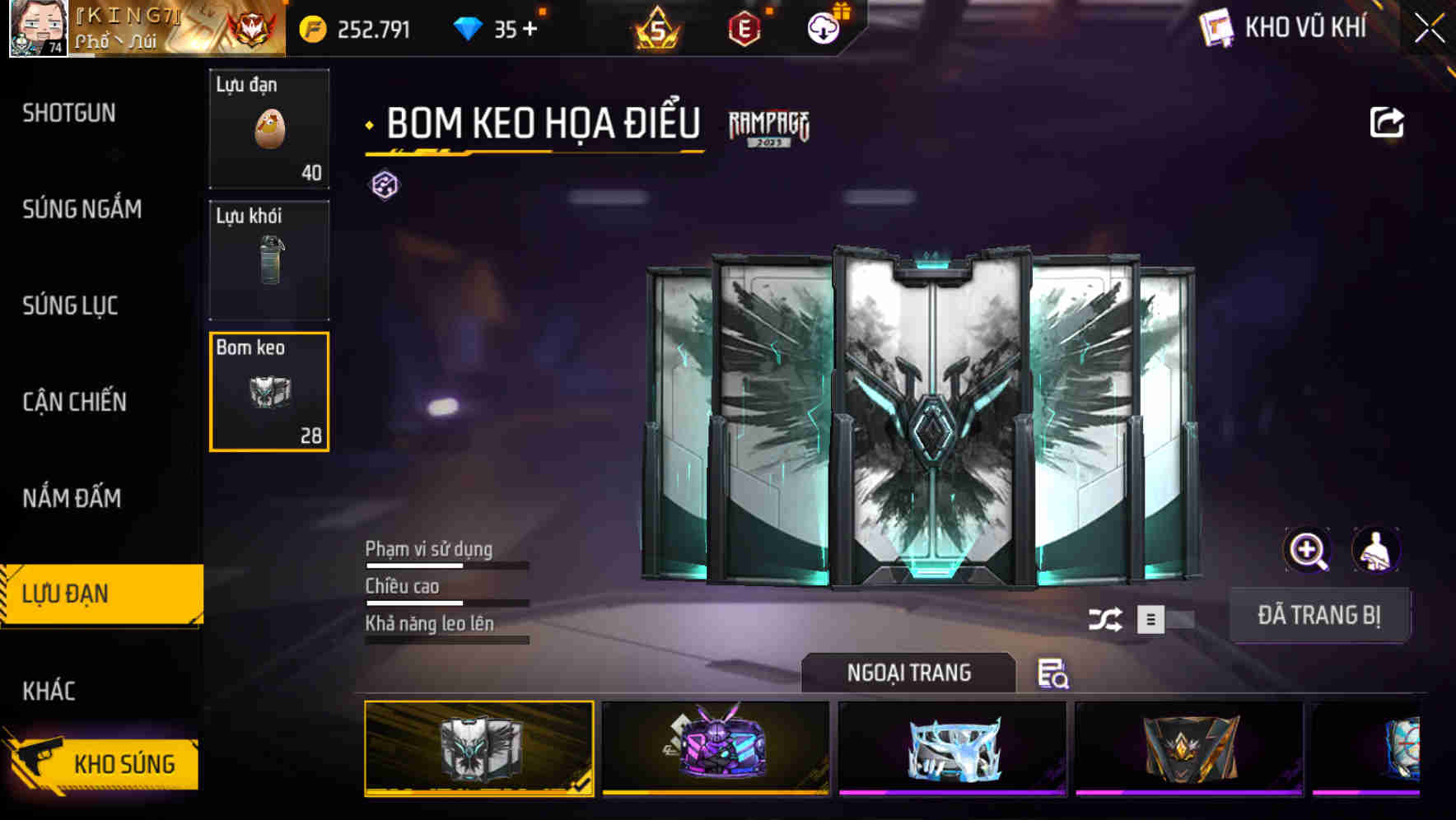This screenshot has height=820, width=1456.
Task: Click the weapon book icon beside KHO VŨ KHÍ
Action: coord(1214,27)
